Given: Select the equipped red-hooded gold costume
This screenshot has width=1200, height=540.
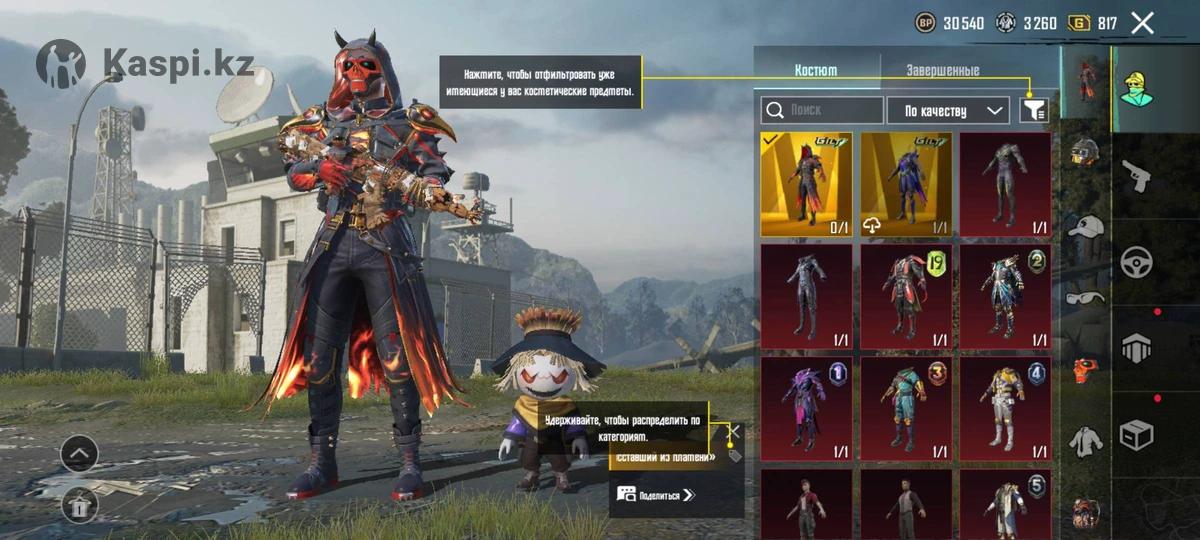Looking at the screenshot, I should click(x=806, y=185).
